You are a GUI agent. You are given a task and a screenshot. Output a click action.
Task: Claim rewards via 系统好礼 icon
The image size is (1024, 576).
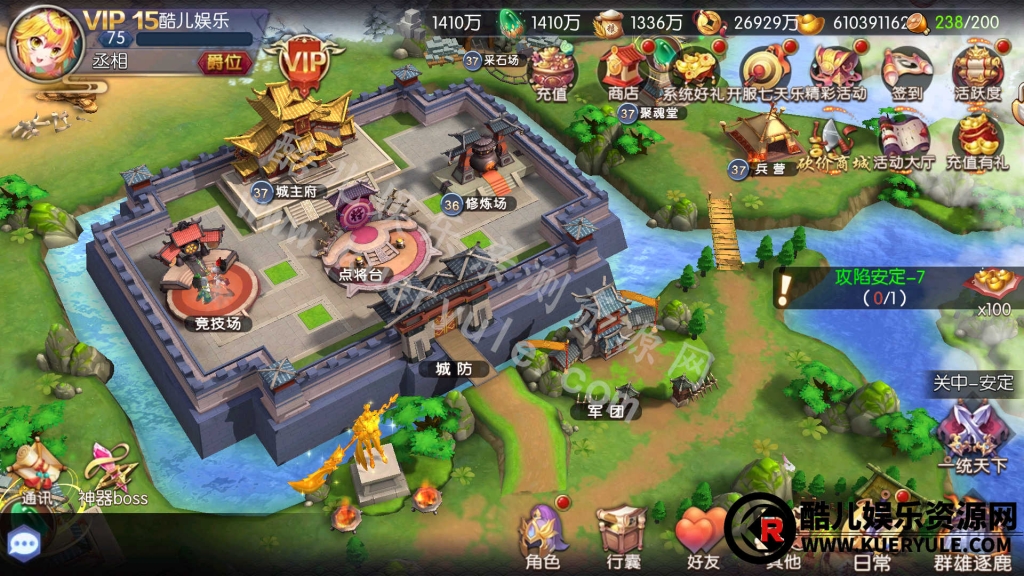[695, 70]
